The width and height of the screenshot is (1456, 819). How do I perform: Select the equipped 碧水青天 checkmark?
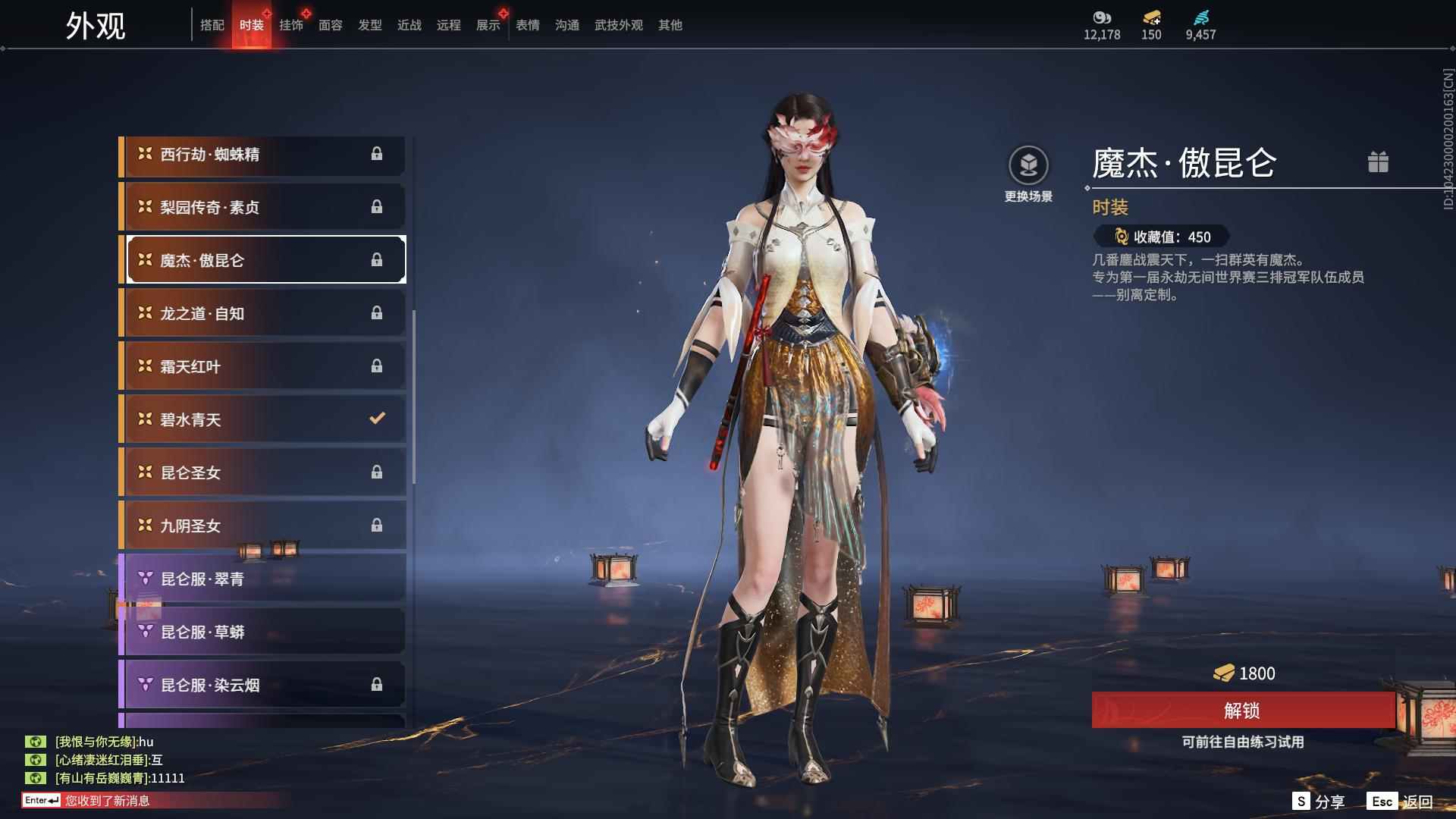(376, 418)
